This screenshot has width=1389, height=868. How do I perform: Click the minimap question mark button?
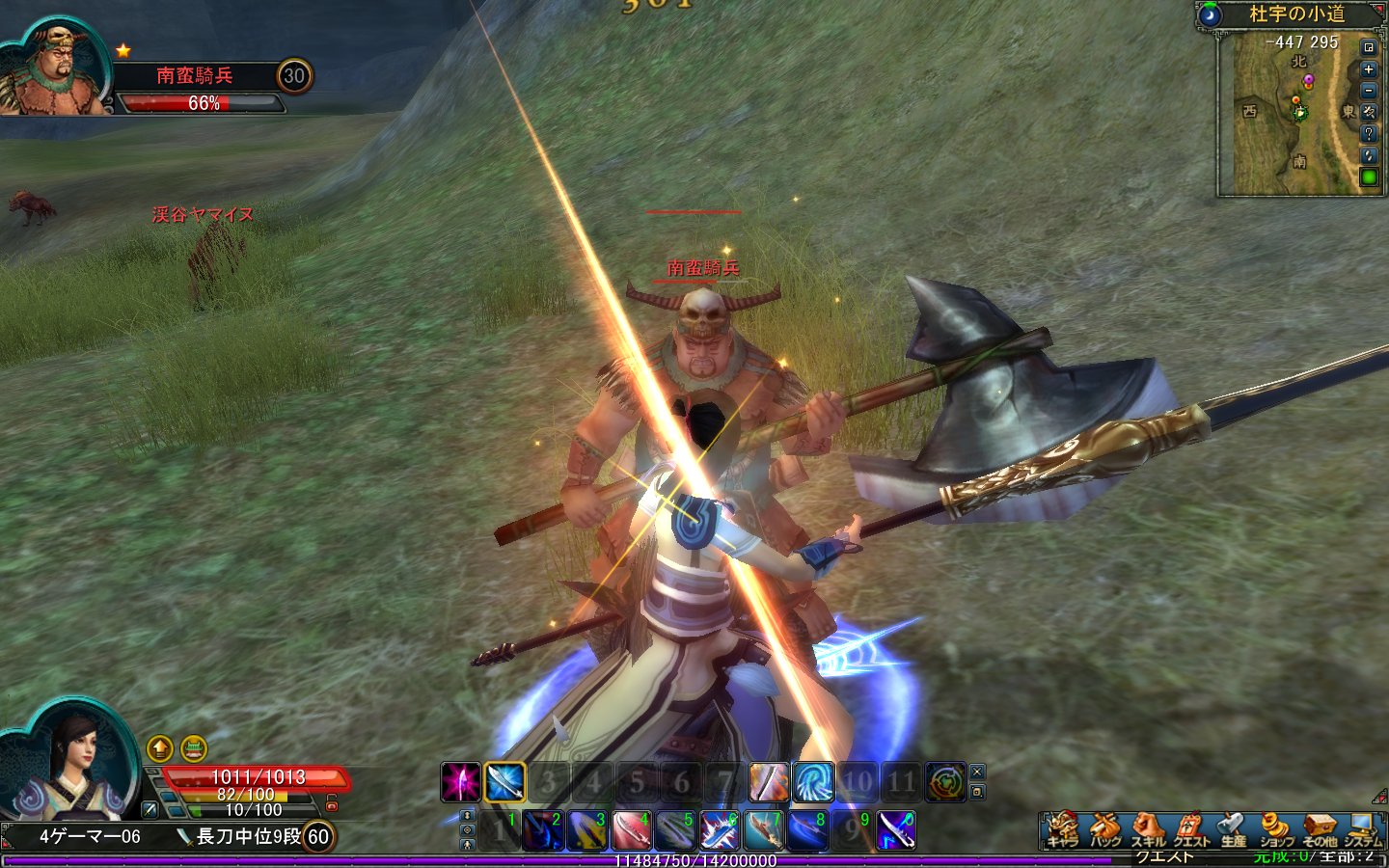[x=1368, y=134]
